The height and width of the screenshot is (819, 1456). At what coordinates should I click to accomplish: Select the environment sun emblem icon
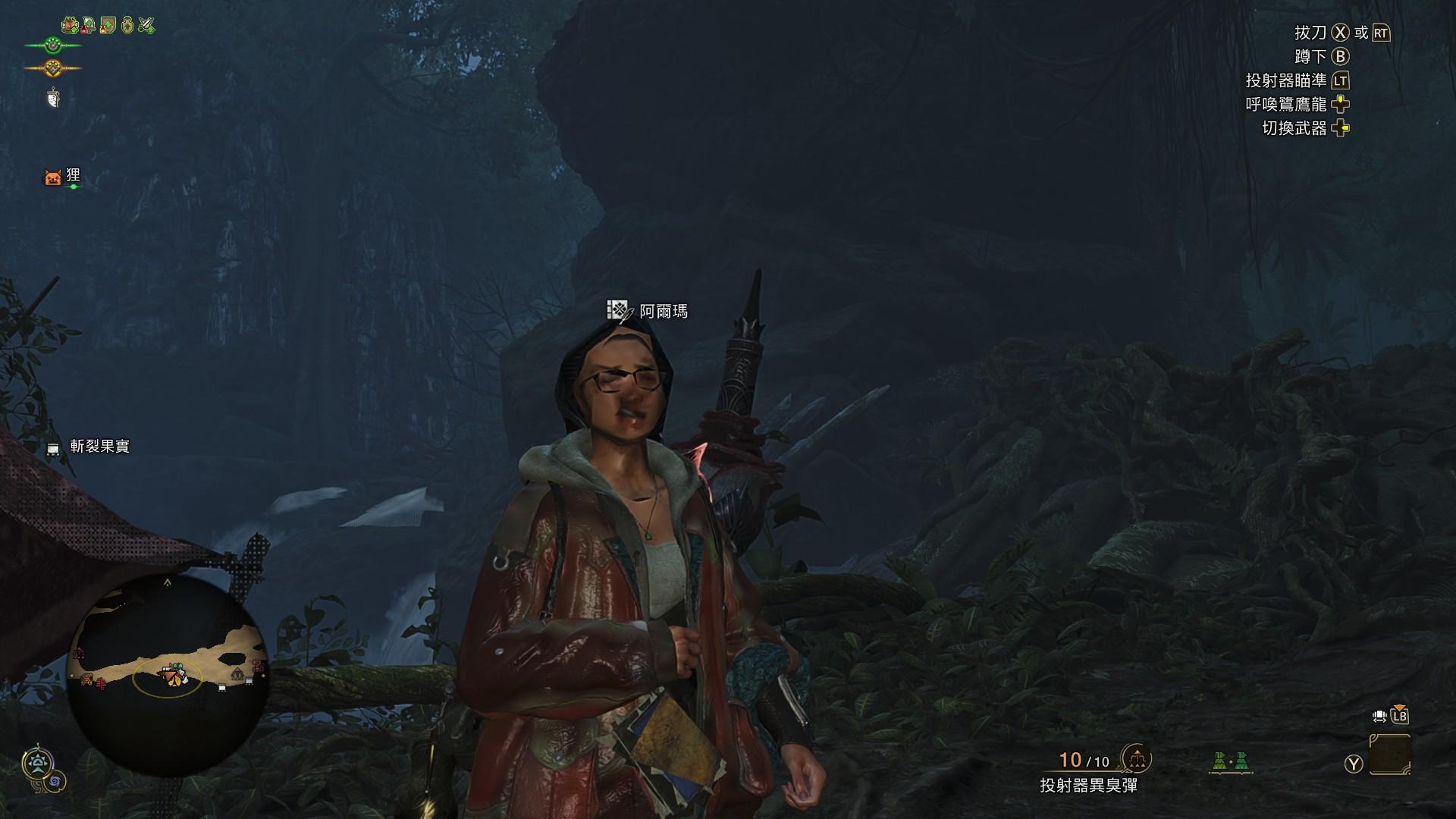tap(37, 763)
